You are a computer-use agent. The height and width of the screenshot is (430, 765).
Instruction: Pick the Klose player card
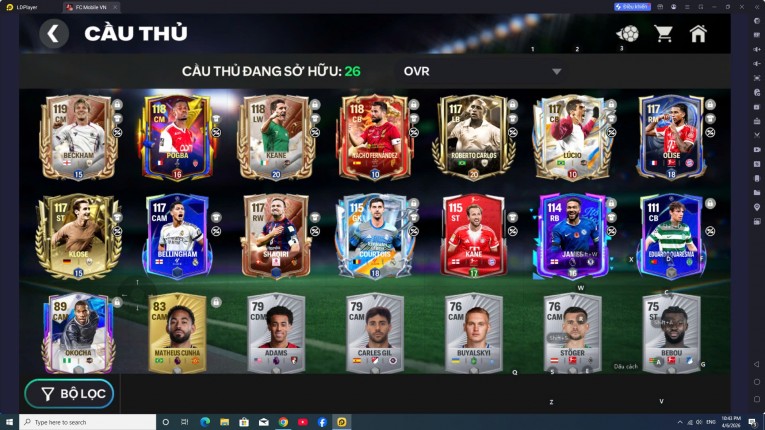[x=76, y=235]
